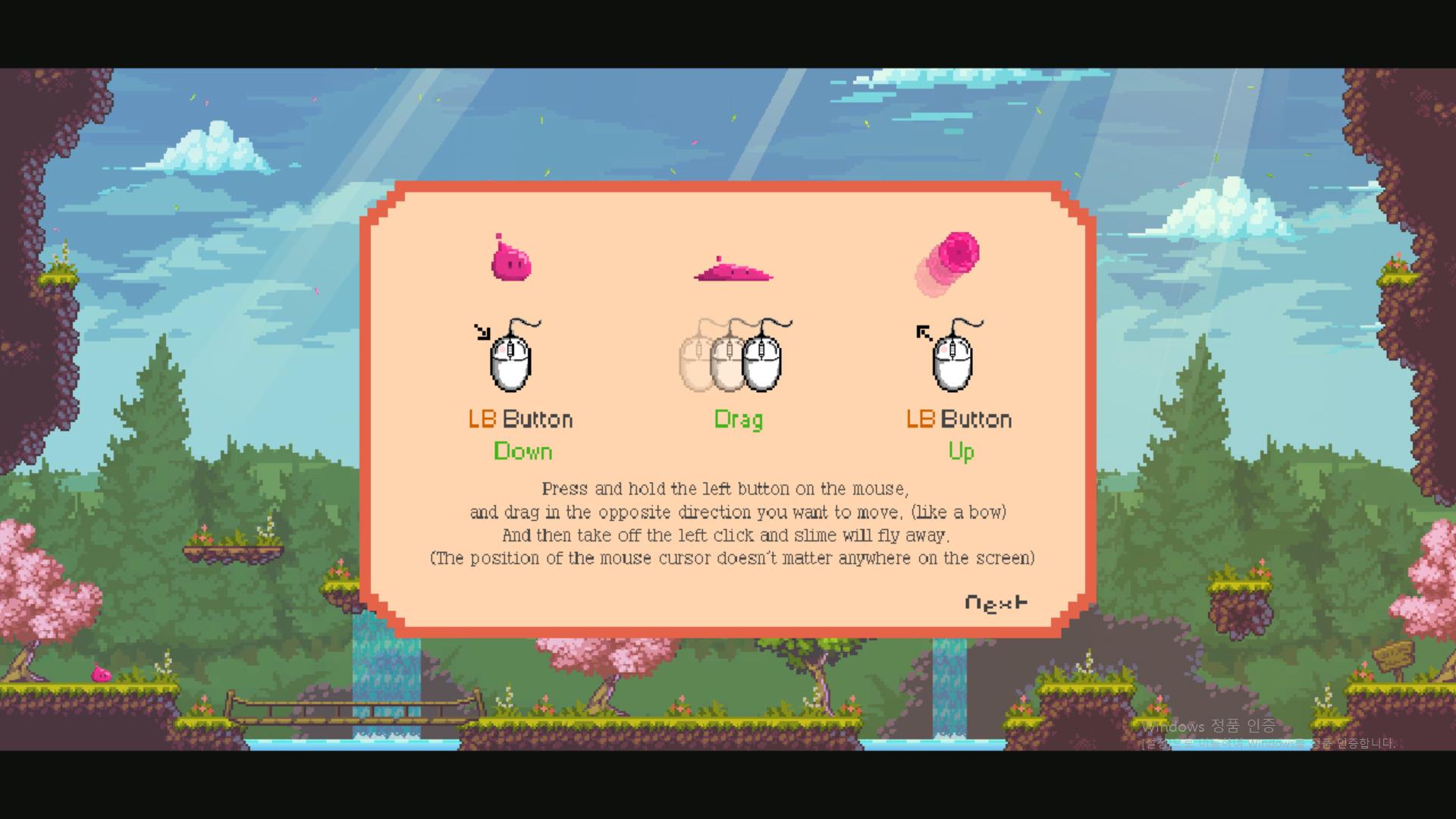
Task: Click the wooden bridge on the lower platform
Action: pyautogui.click(x=334, y=709)
